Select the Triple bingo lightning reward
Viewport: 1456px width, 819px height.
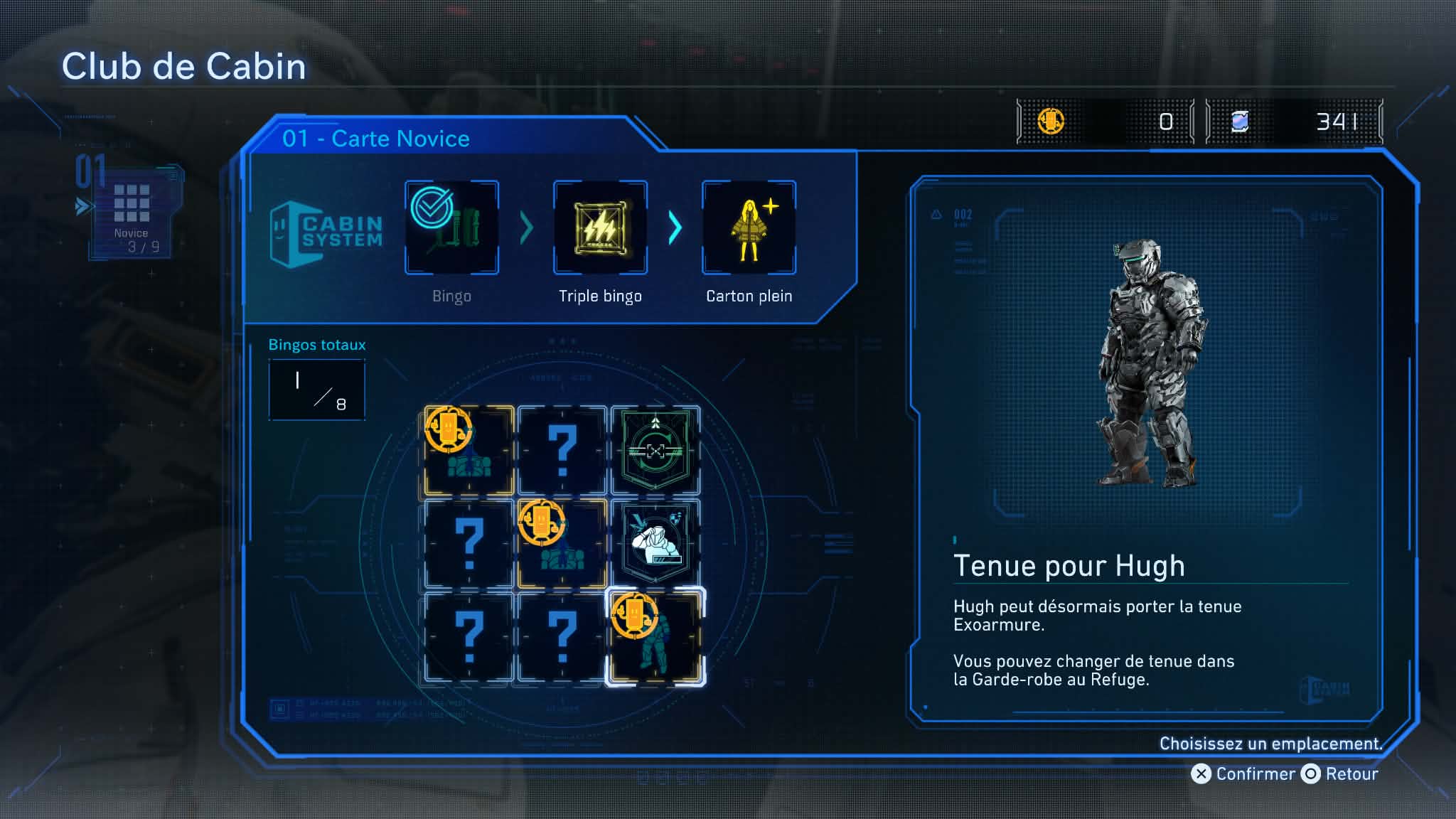click(600, 227)
